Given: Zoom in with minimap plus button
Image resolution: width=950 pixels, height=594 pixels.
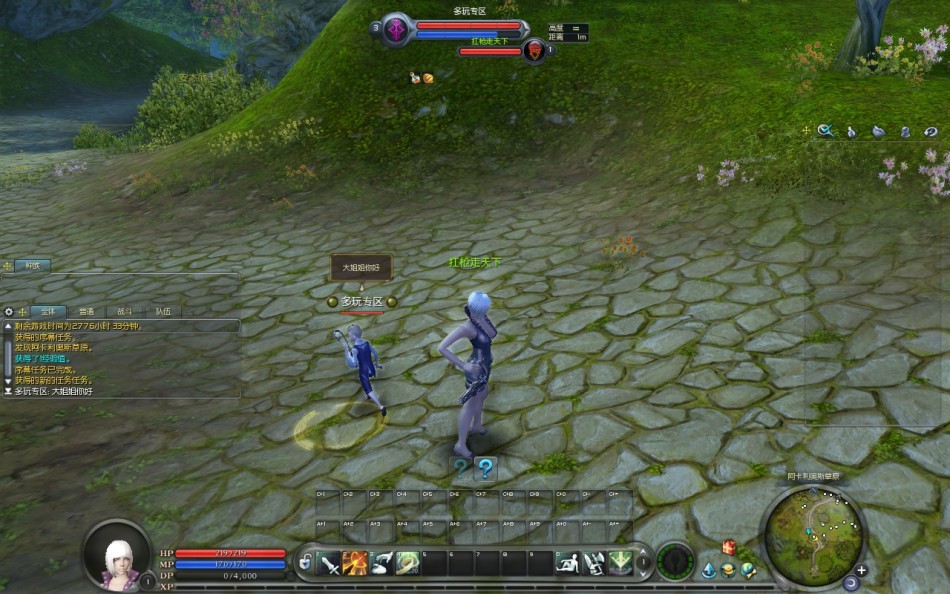Looking at the screenshot, I should pos(861,571).
